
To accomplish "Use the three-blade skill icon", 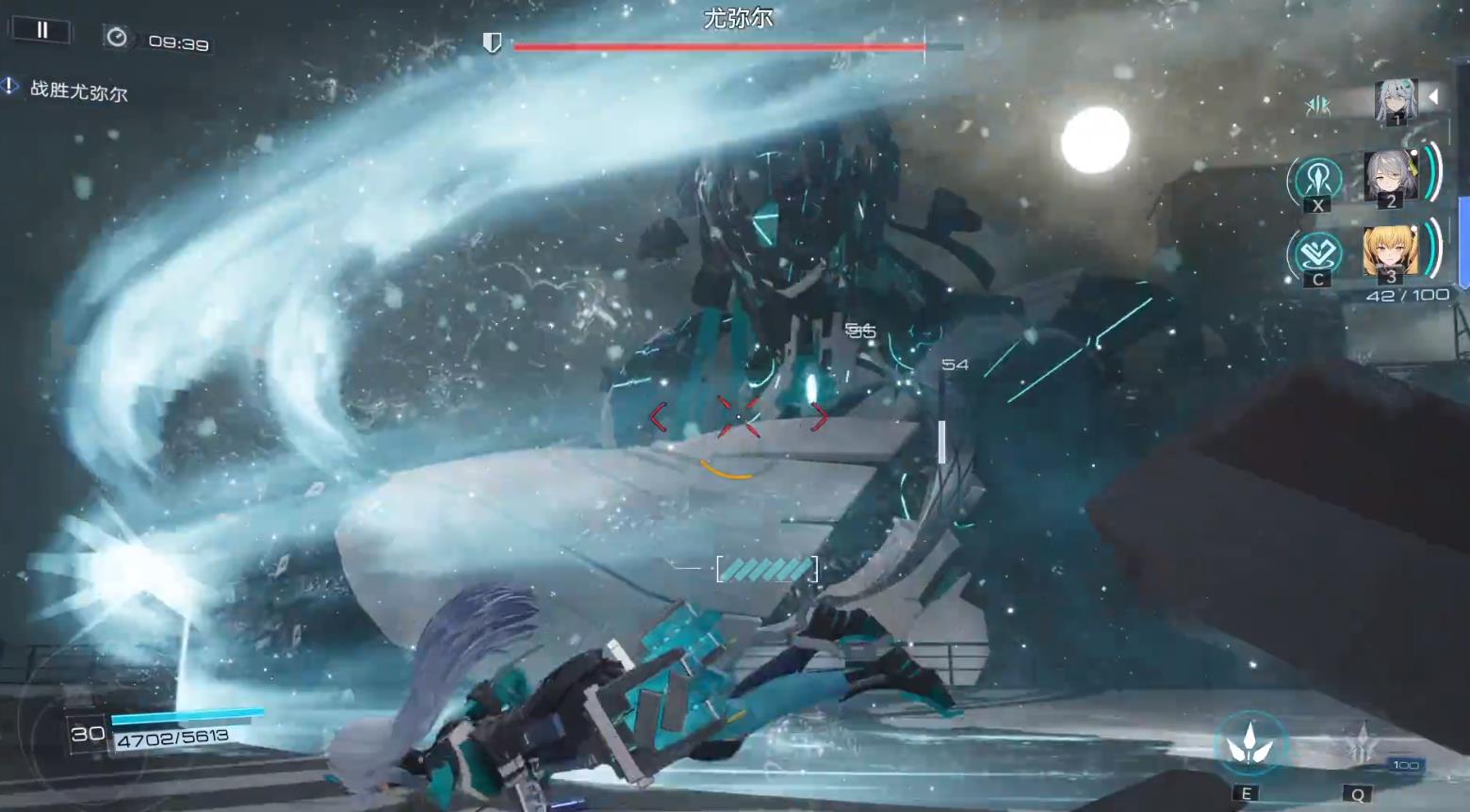I will tap(1249, 745).
